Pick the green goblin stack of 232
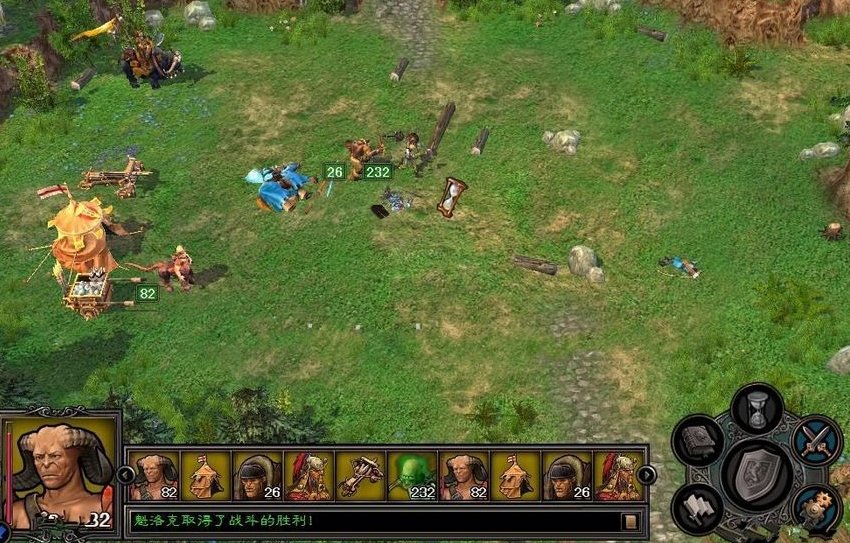Viewport: 850px width, 543px height. 412,476
